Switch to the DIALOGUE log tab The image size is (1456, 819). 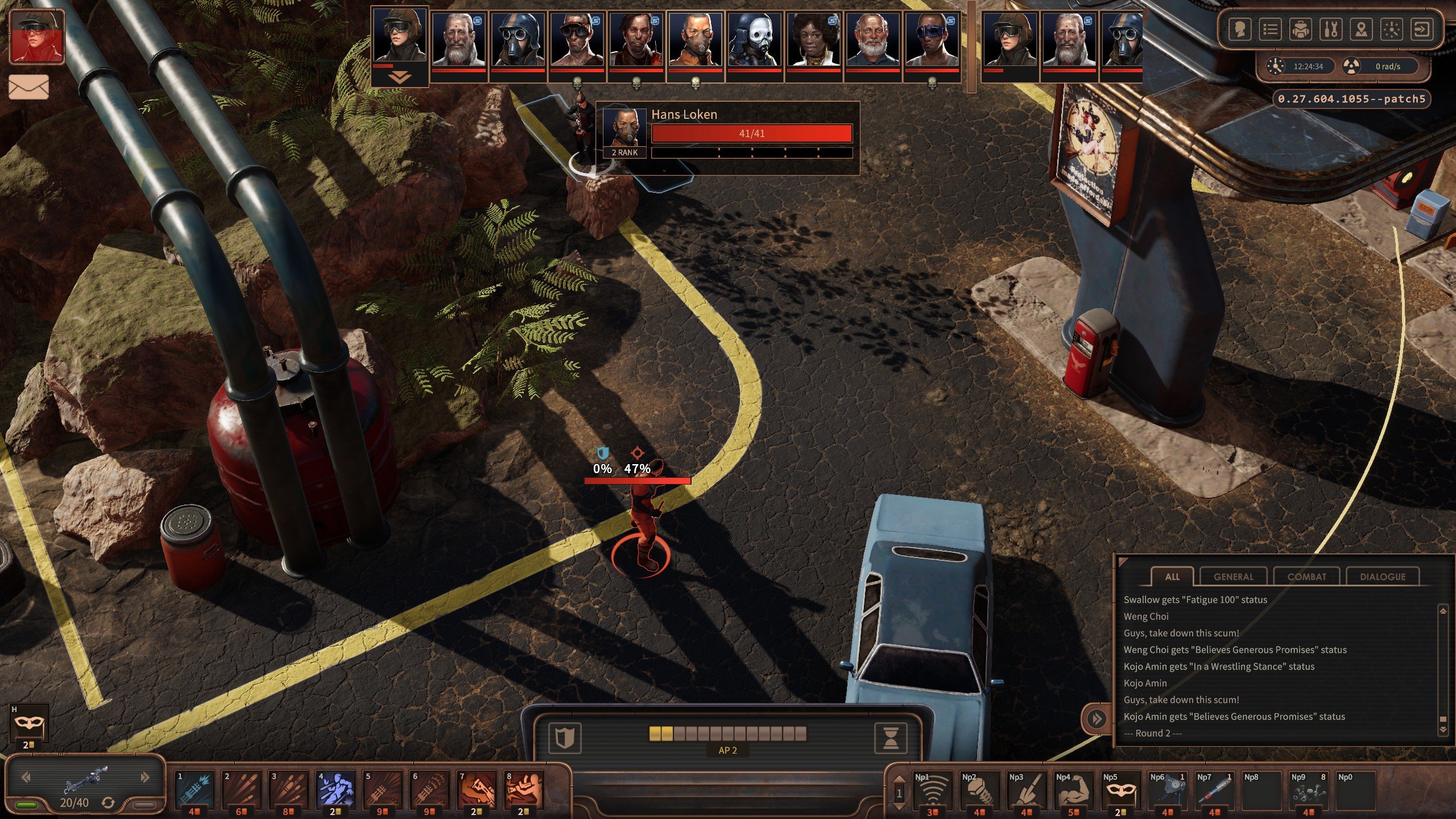pos(1382,576)
